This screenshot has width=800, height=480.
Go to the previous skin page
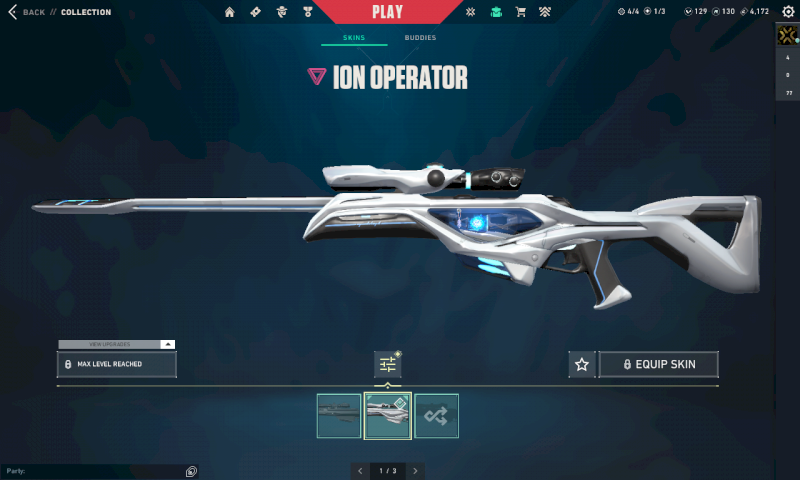(359, 470)
